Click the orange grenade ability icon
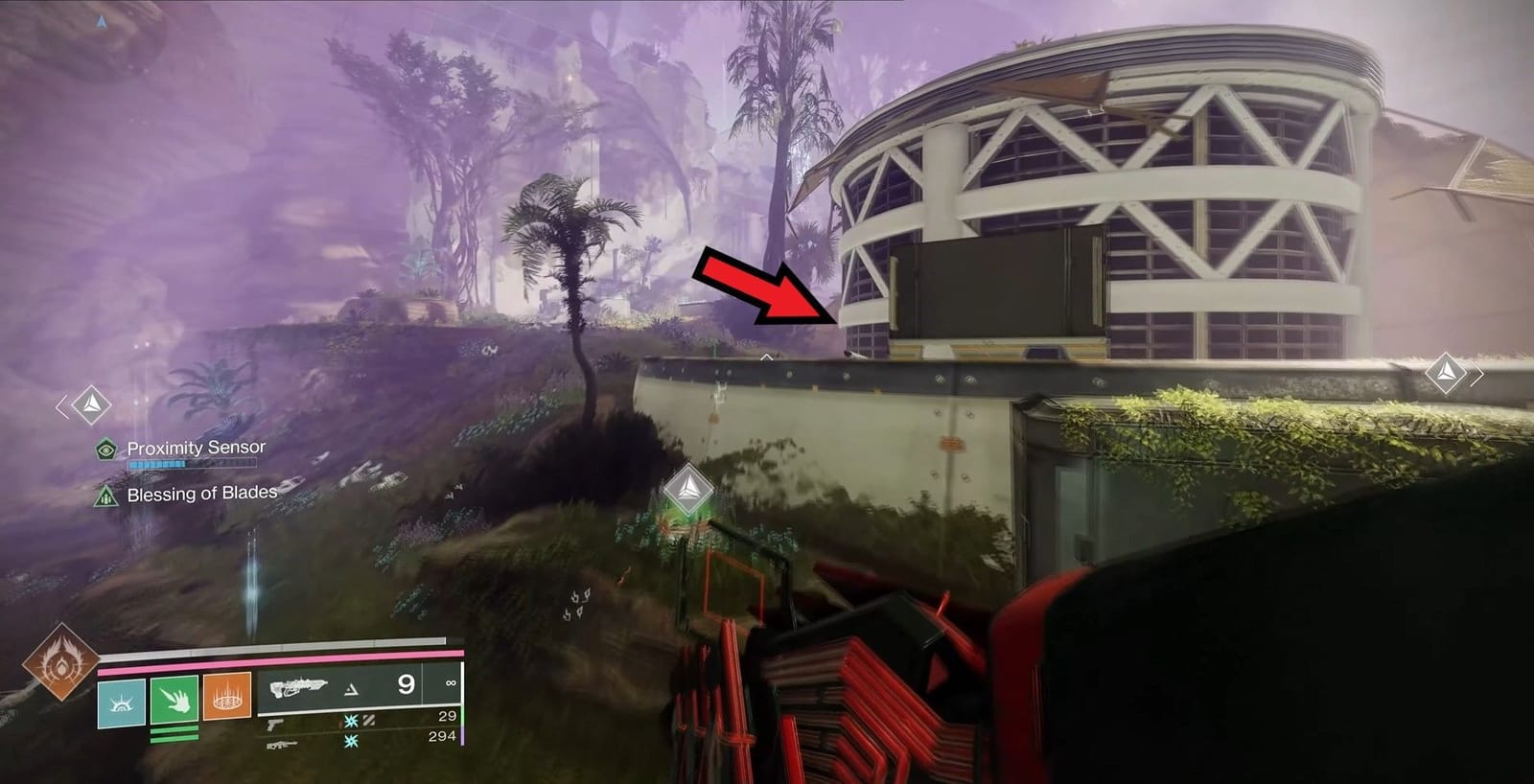The image size is (1534, 784). click(227, 698)
